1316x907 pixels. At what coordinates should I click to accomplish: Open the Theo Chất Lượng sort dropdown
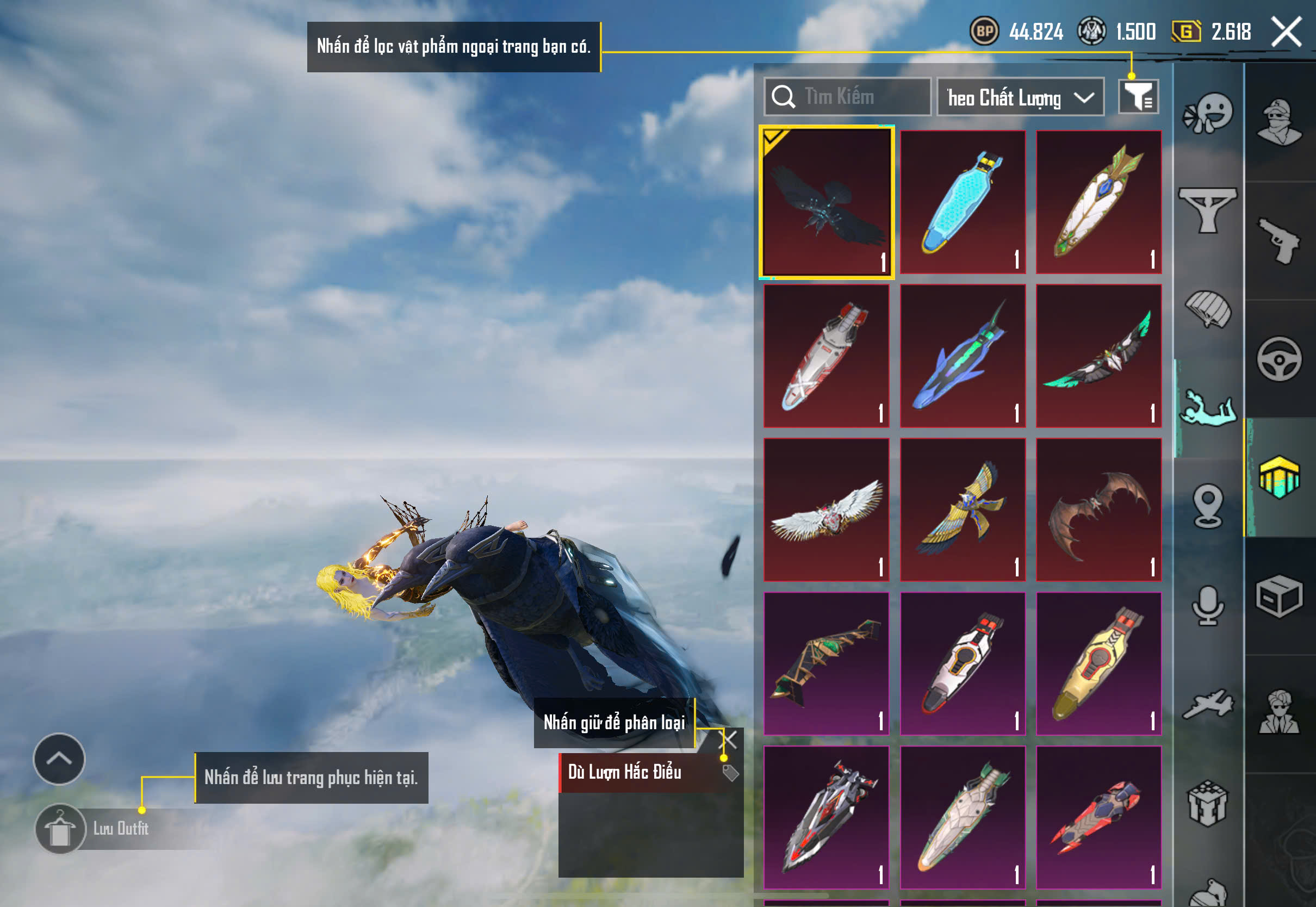[x=1020, y=98]
